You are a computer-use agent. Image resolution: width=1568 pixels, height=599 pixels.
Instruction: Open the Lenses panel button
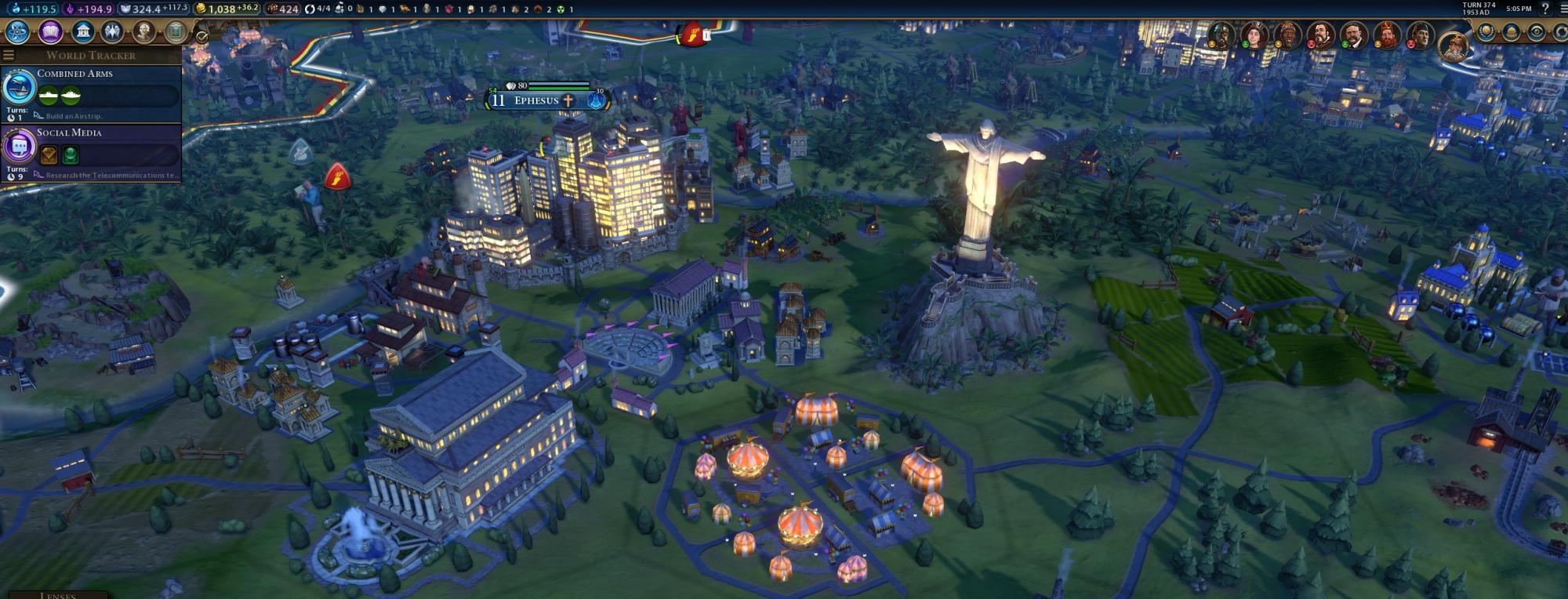click(58, 595)
